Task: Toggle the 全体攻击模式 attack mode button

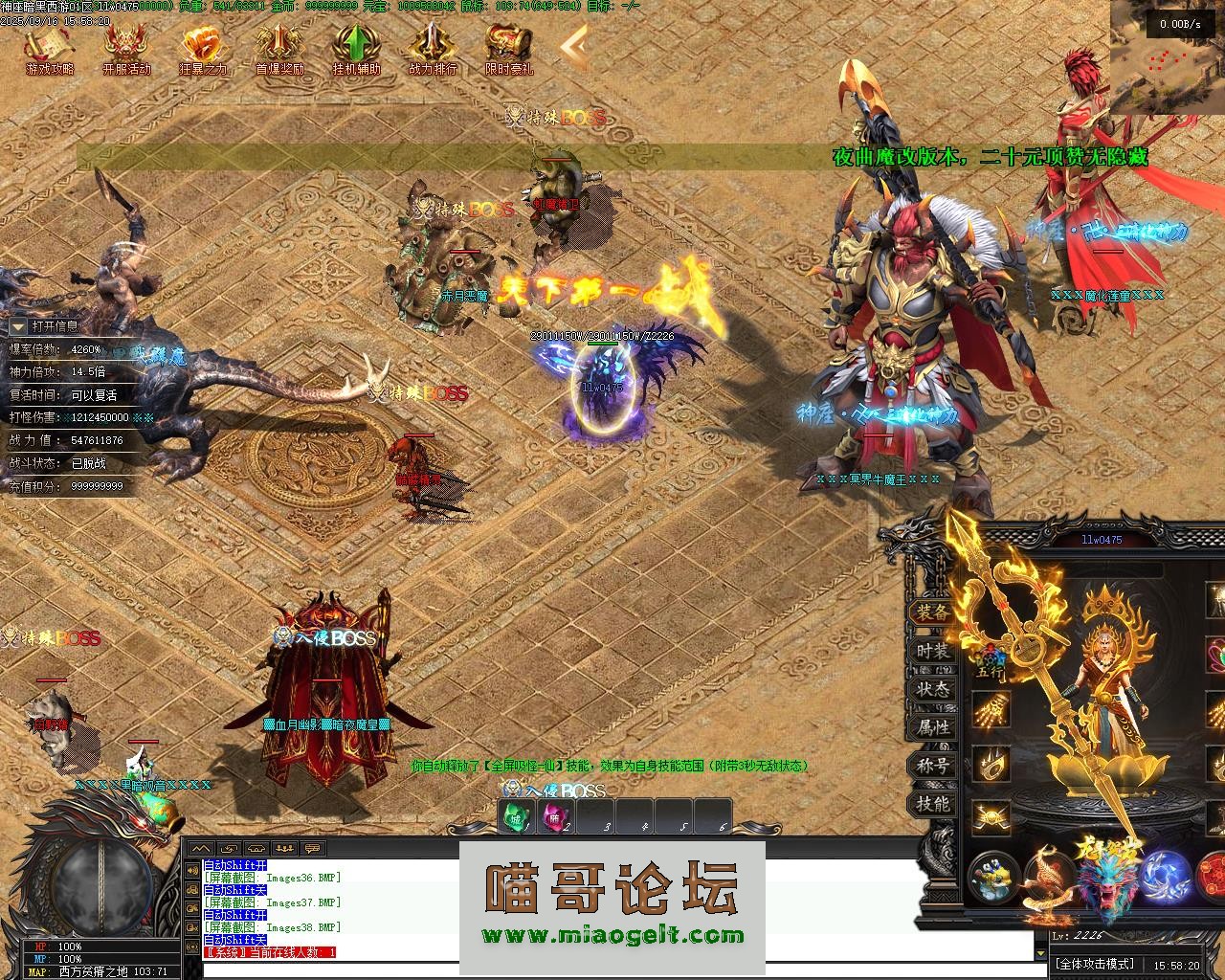Action: [x=1094, y=964]
